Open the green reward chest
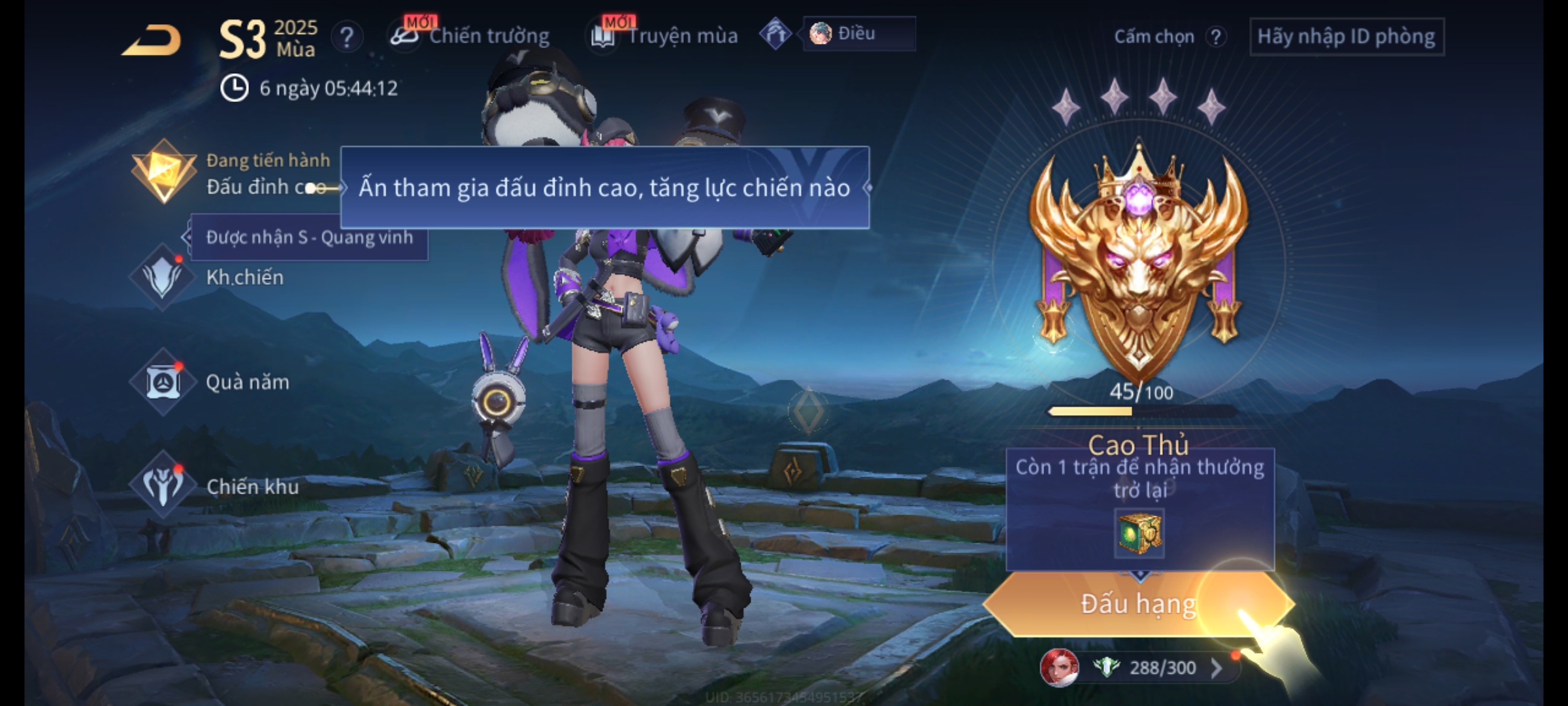 pos(1139,533)
